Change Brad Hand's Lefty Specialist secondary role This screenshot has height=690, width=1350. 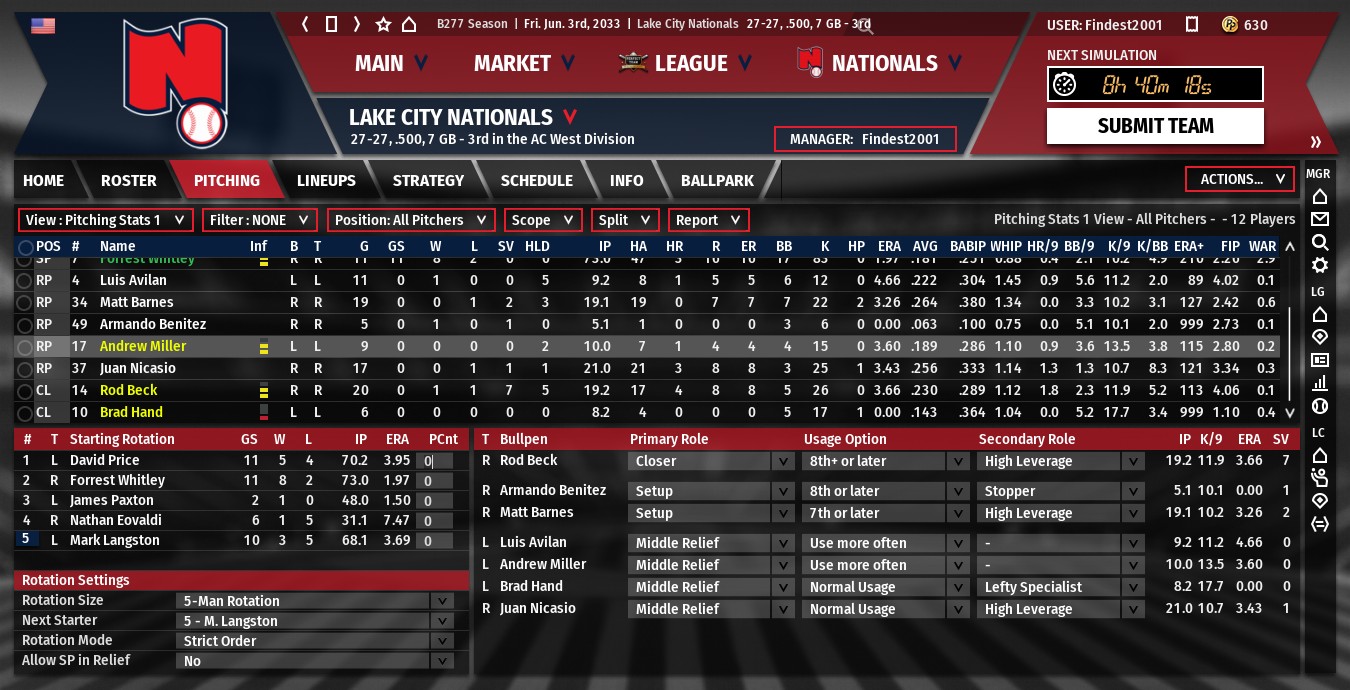click(x=1060, y=587)
